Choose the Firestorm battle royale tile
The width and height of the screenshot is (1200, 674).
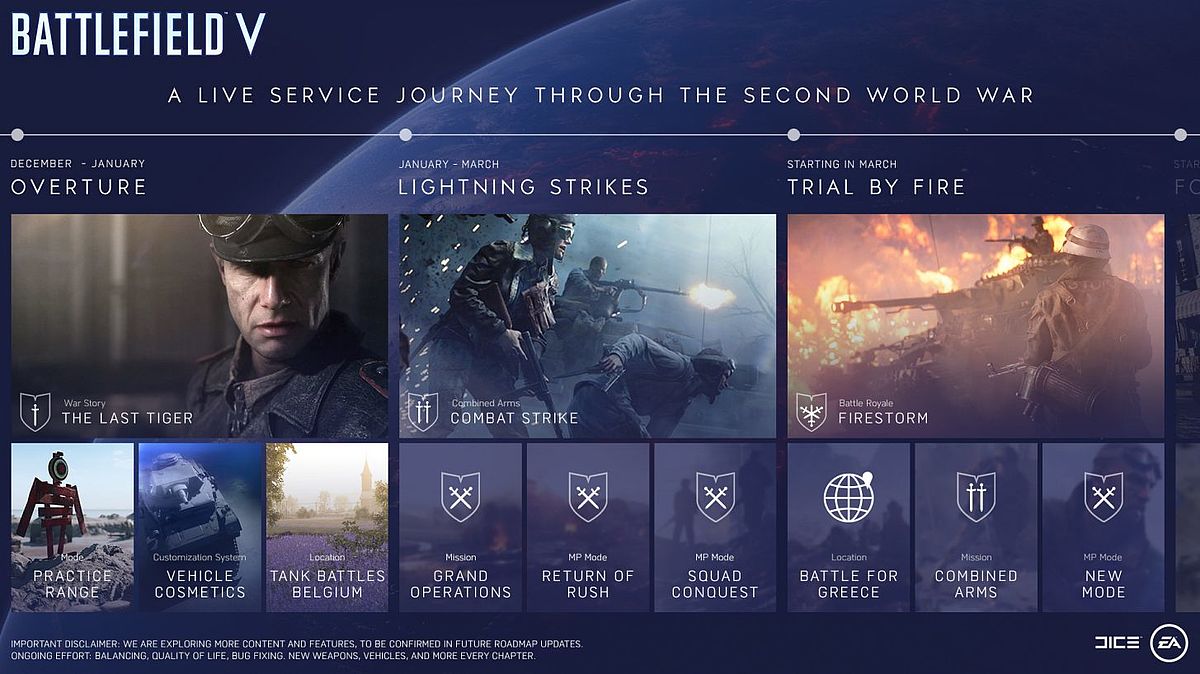pyautogui.click(x=975, y=326)
